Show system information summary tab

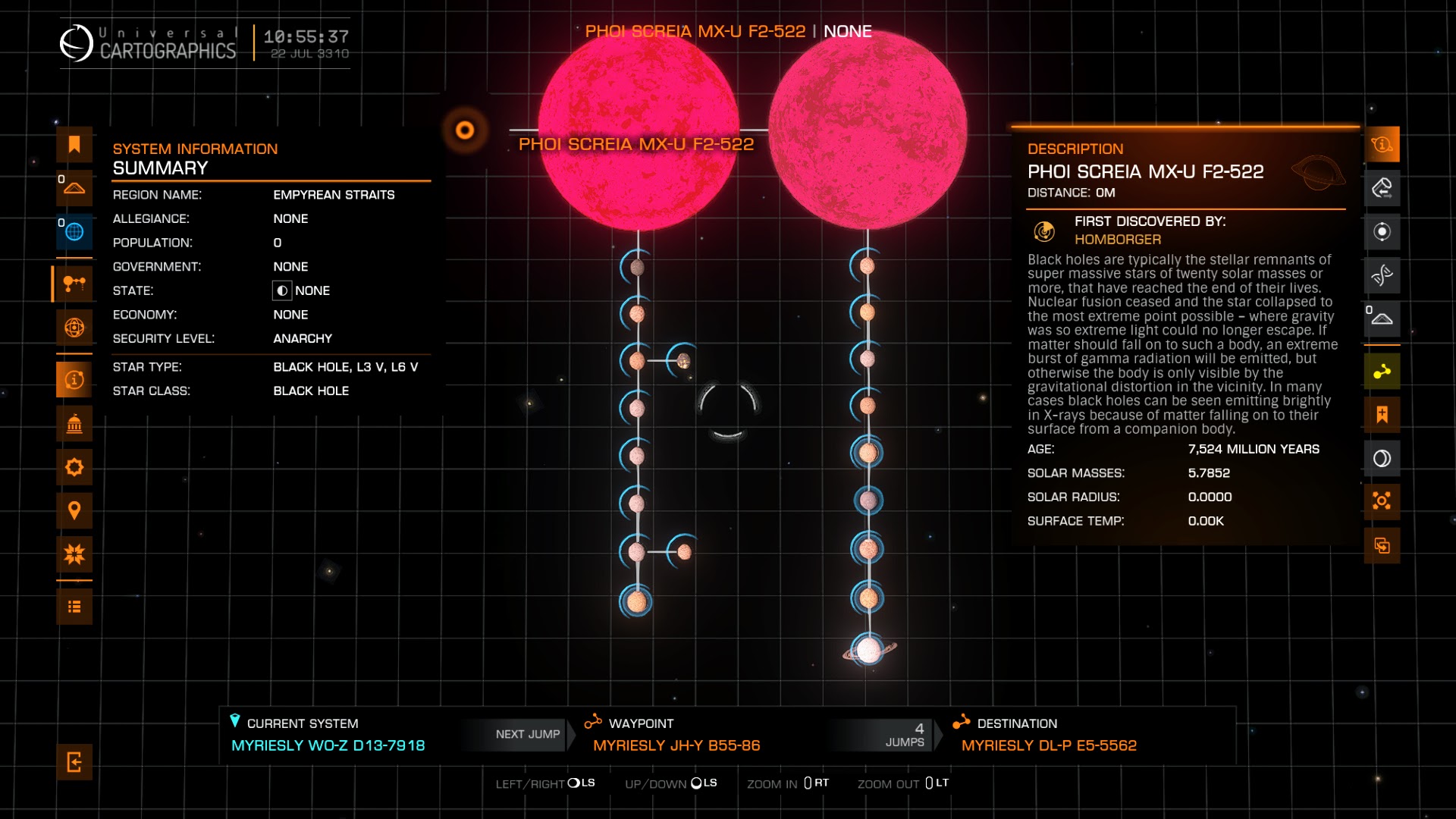74,380
